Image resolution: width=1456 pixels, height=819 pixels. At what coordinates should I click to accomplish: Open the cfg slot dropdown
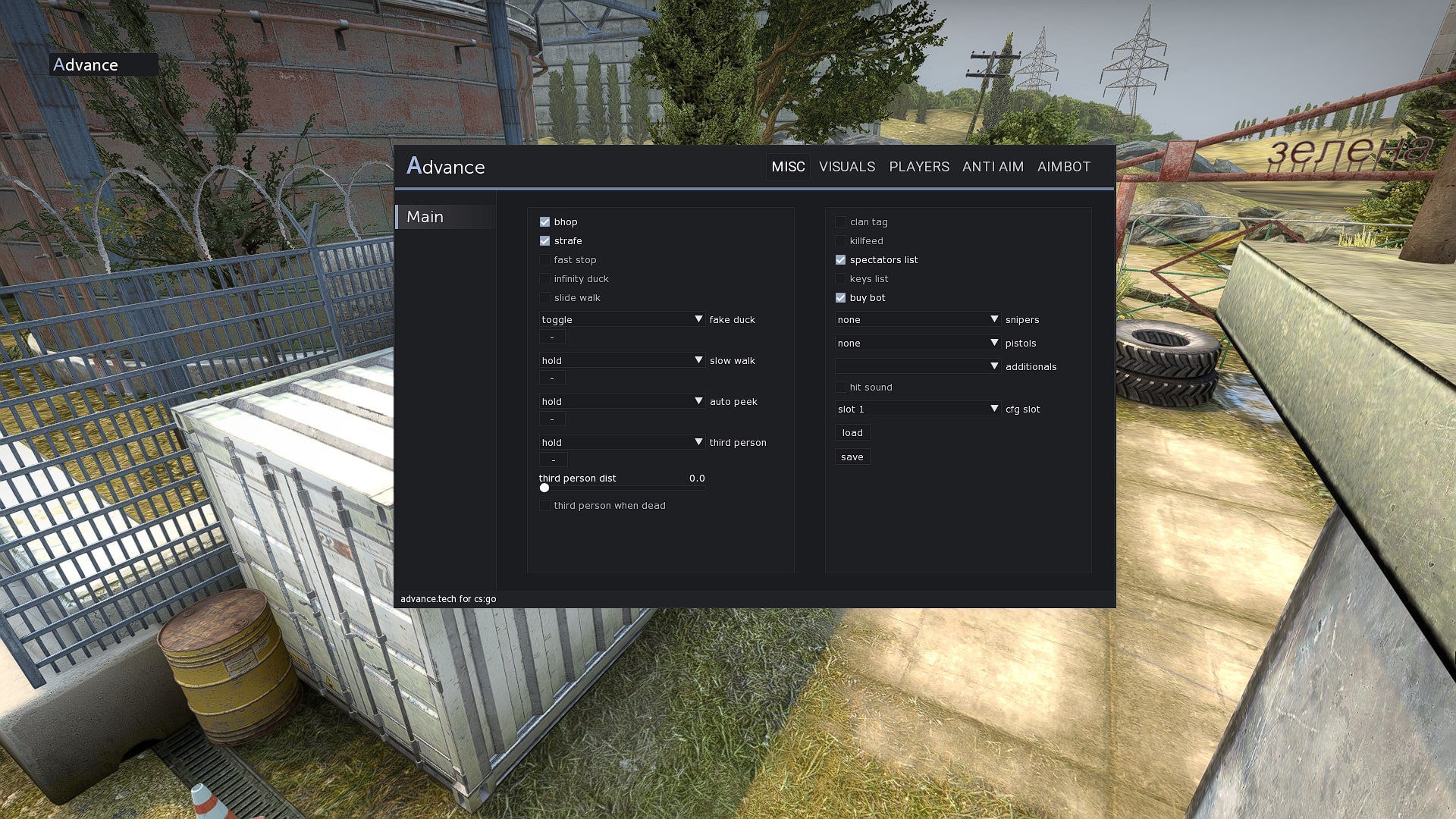918,409
